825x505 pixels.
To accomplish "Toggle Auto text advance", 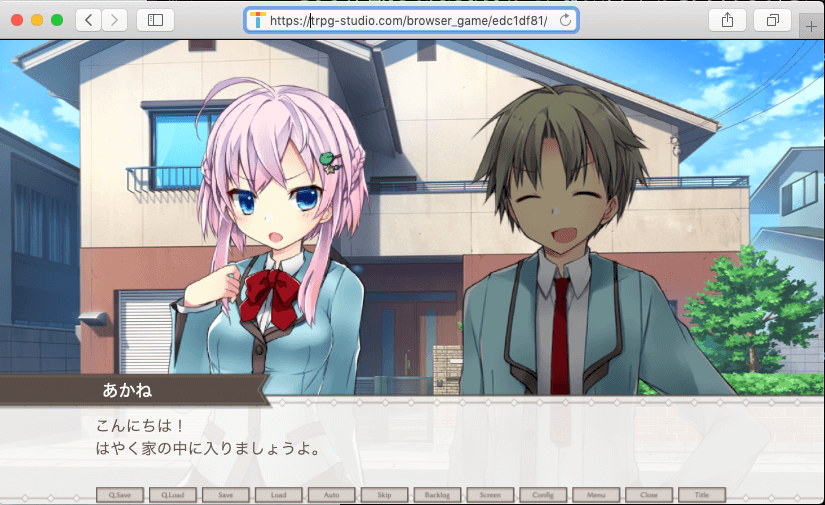I will coord(332,495).
